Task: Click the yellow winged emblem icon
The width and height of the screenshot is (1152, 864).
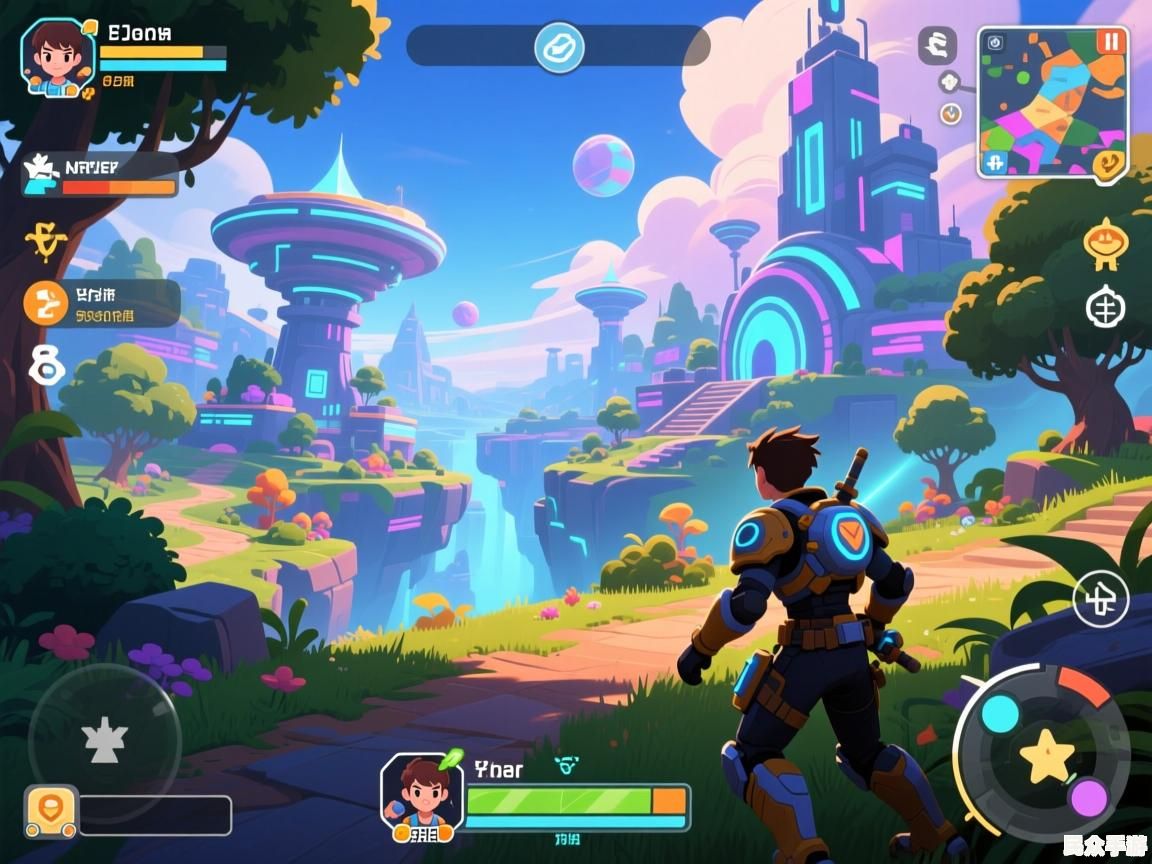Action: 44,239
